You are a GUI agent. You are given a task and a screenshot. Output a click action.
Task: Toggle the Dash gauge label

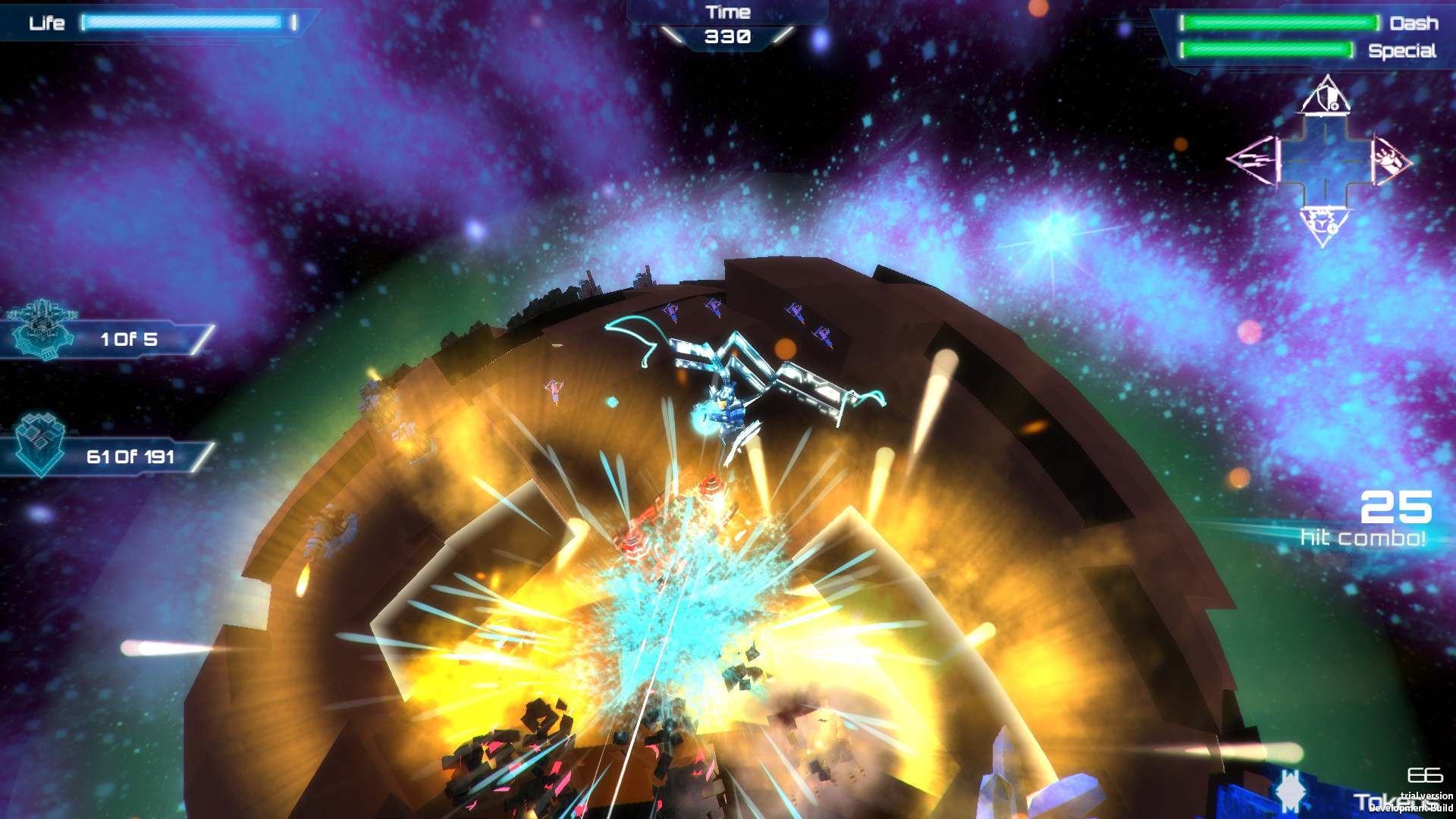coord(1412,24)
